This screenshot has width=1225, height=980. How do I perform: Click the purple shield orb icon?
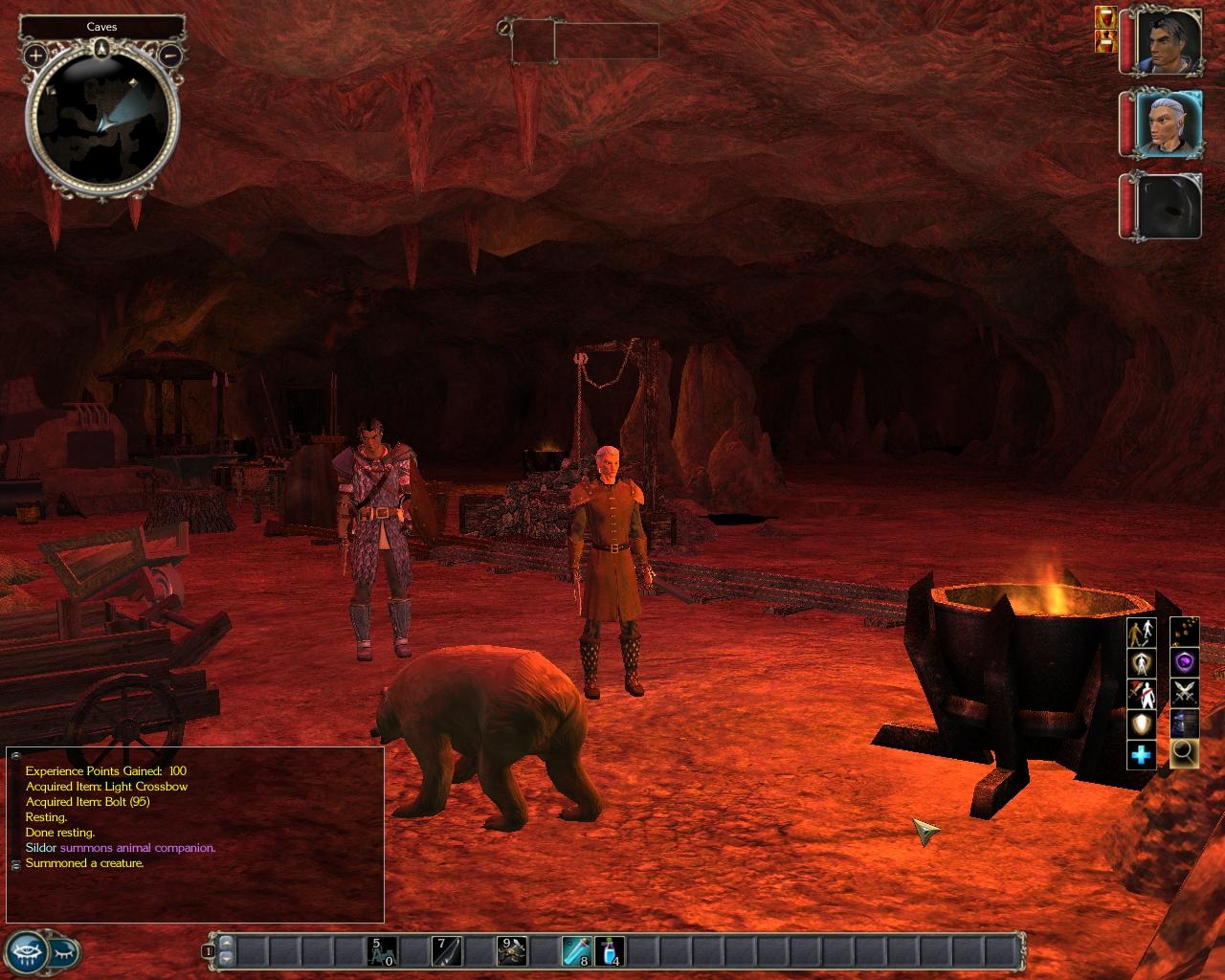click(1184, 661)
